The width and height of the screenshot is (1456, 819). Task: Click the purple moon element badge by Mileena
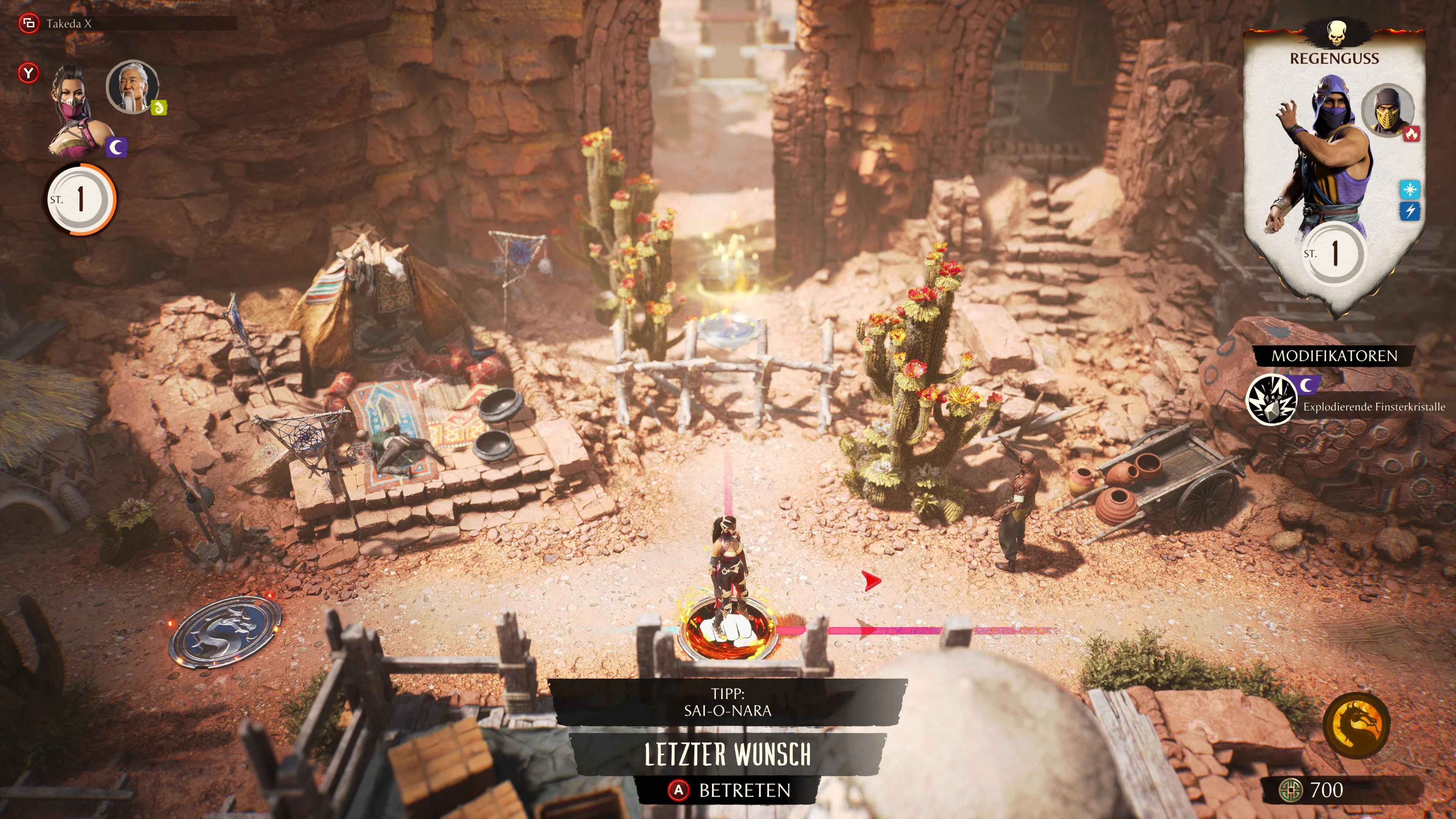click(x=116, y=147)
